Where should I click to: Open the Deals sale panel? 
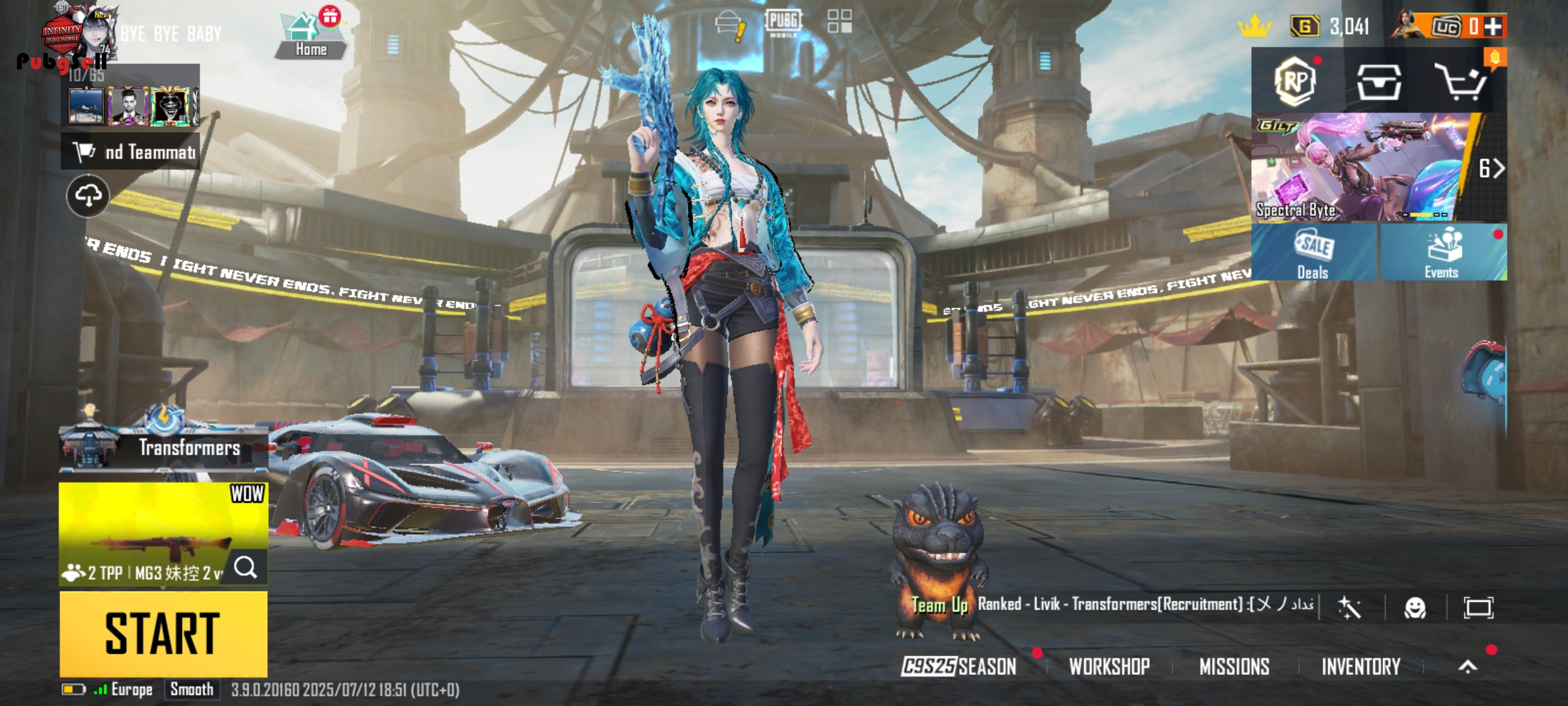point(1313,253)
